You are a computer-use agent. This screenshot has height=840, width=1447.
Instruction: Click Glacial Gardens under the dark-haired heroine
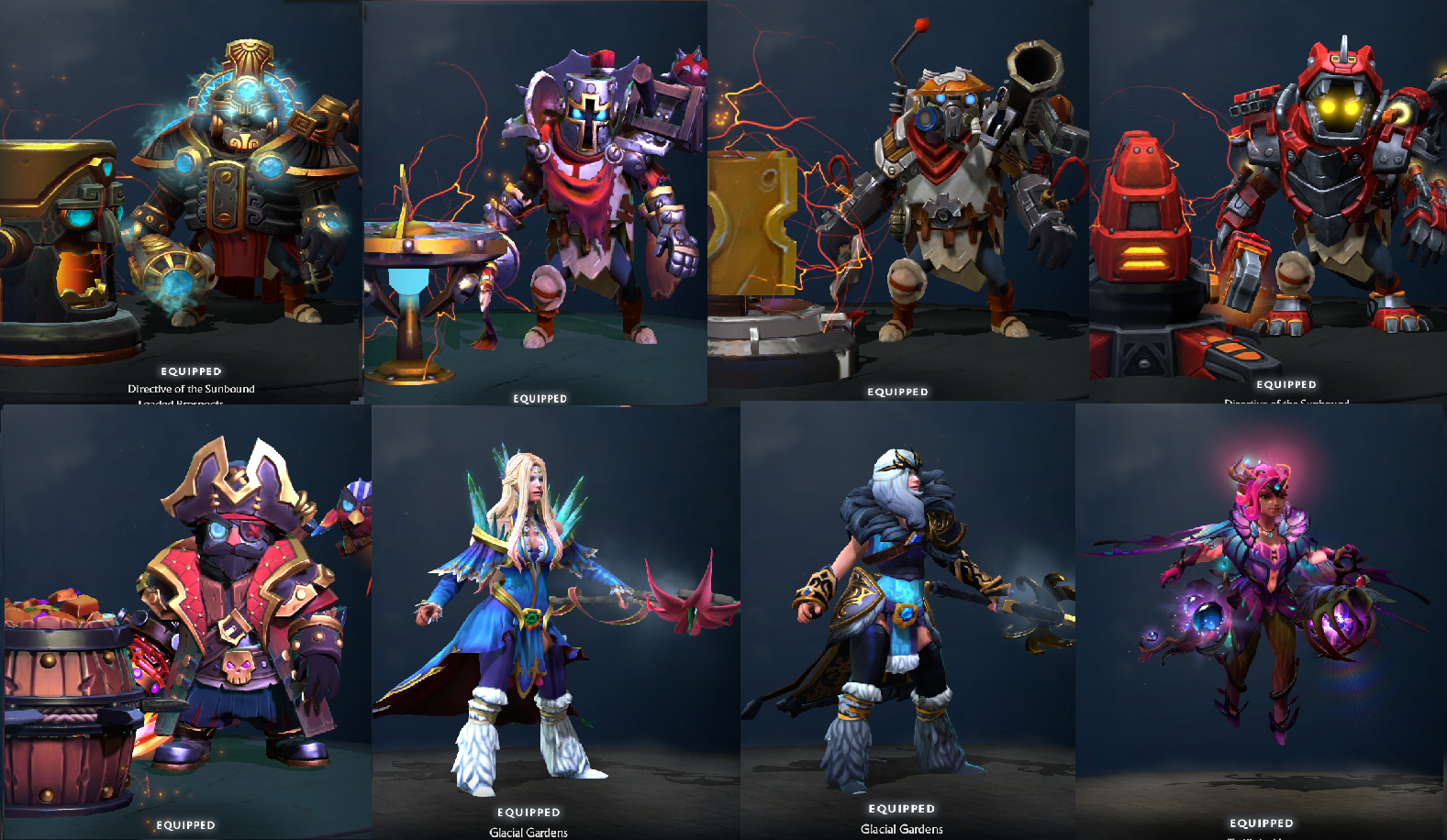(901, 828)
